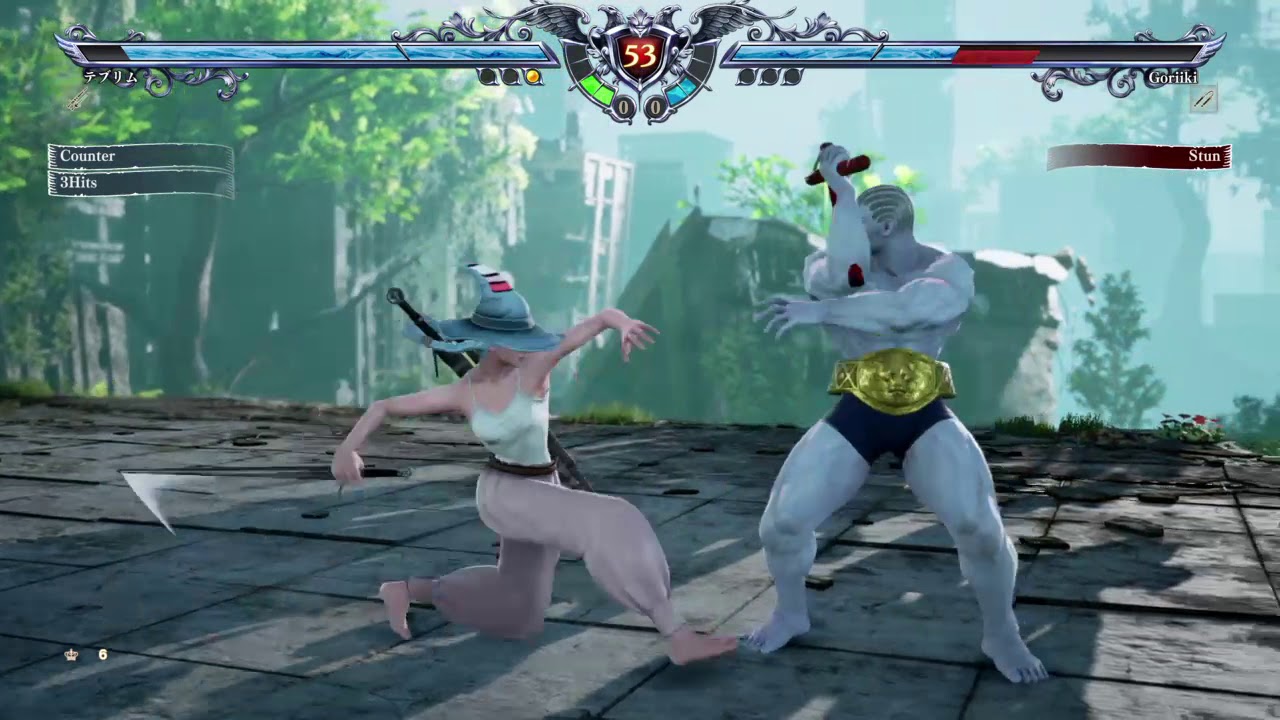The height and width of the screenshot is (720, 1280).
Task: Click the eagle crest atop the center HUD
Action: click(x=640, y=18)
